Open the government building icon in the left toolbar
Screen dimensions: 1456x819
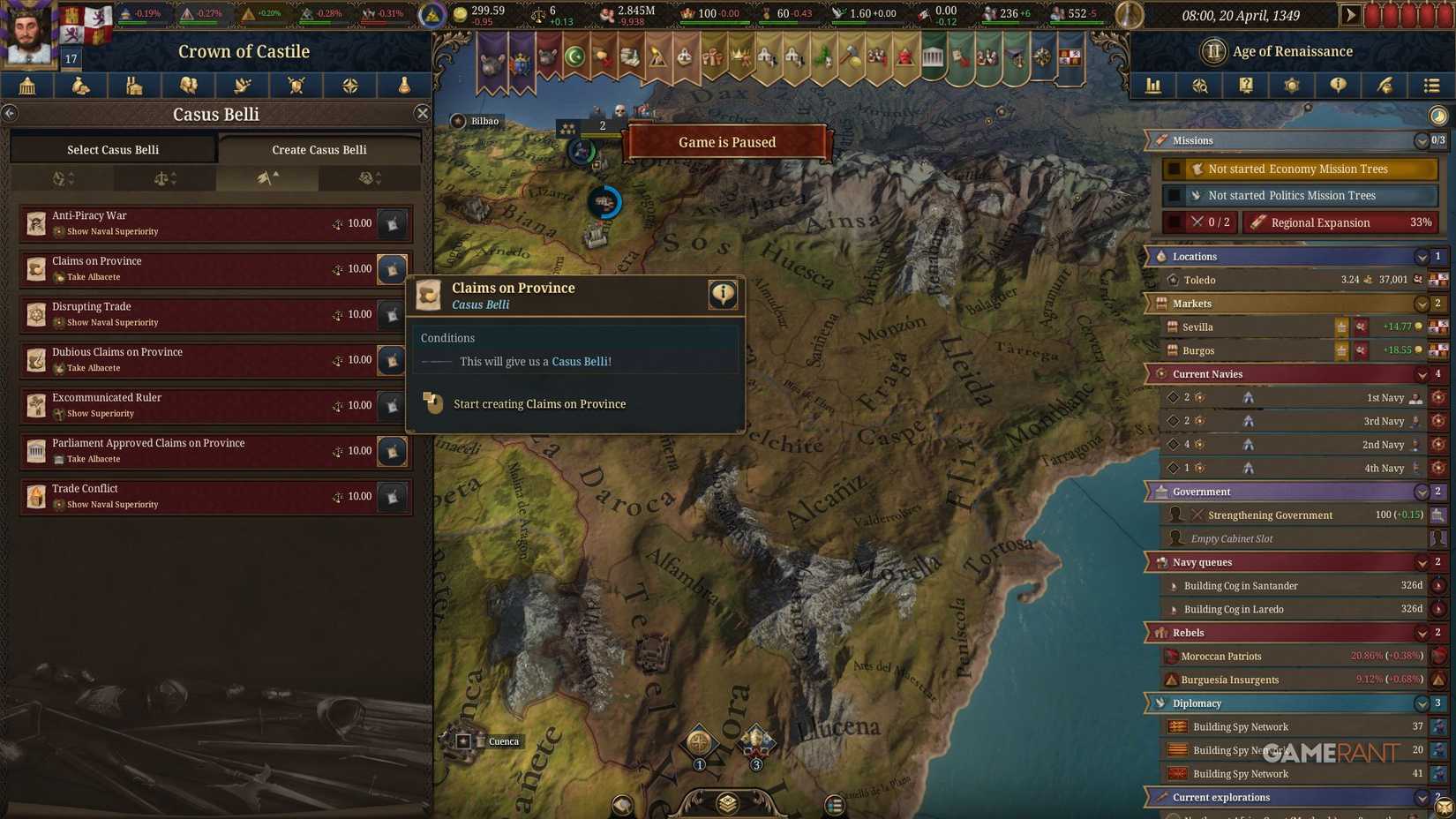(x=26, y=86)
